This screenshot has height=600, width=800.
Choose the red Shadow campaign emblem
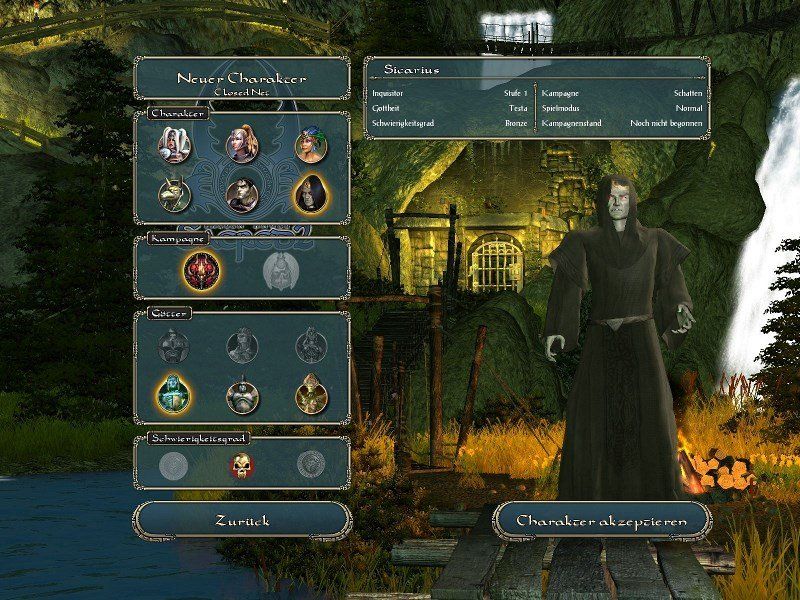point(200,269)
